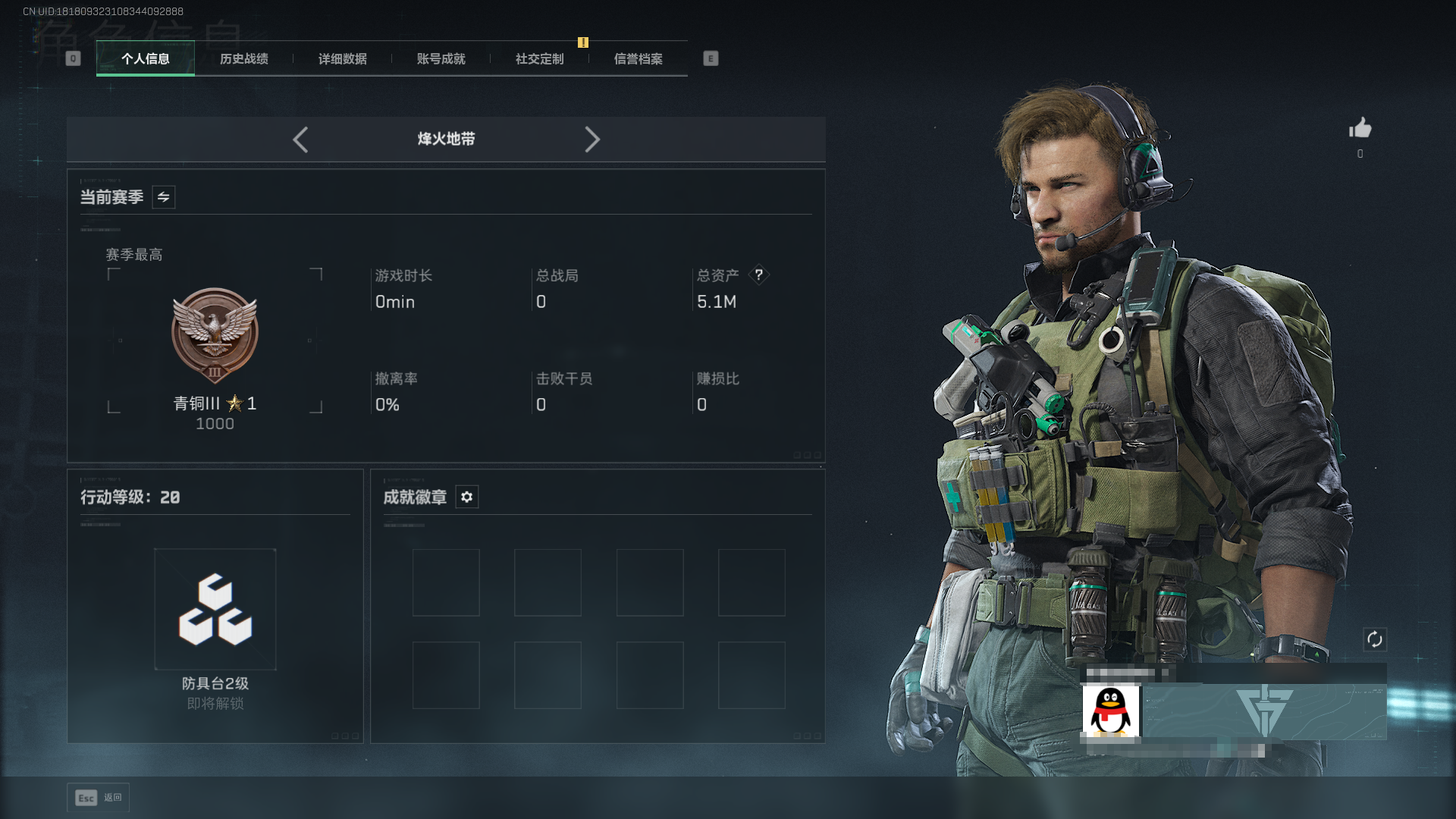Click the rotate character refresh icon
Viewport: 1456px width, 819px height.
click(x=1375, y=639)
